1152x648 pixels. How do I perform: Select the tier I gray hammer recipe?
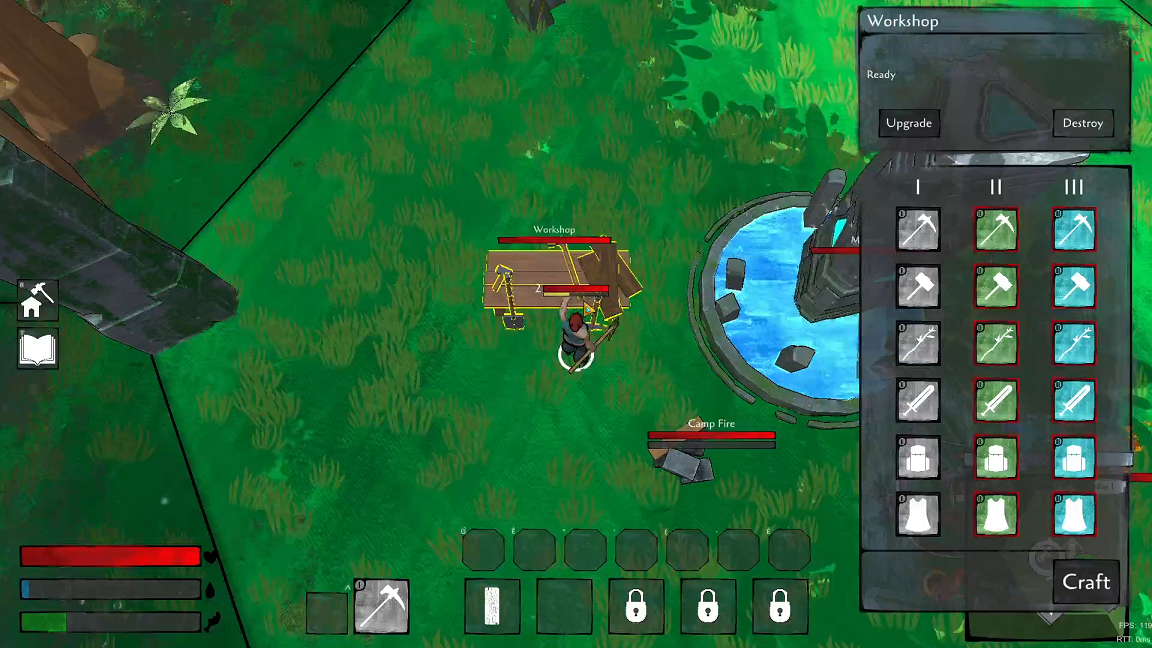coord(917,286)
